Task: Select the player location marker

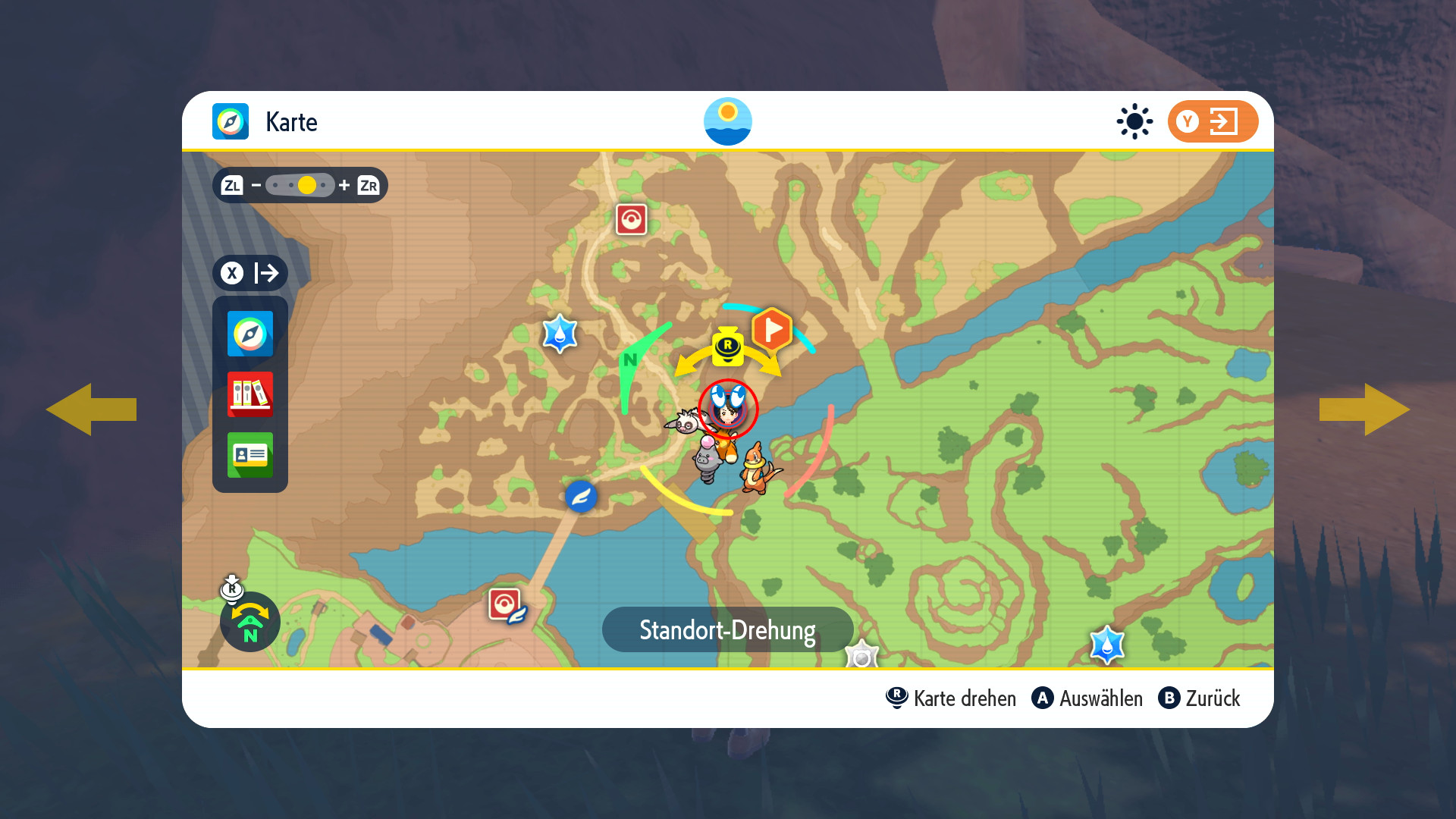Action: pos(728,409)
